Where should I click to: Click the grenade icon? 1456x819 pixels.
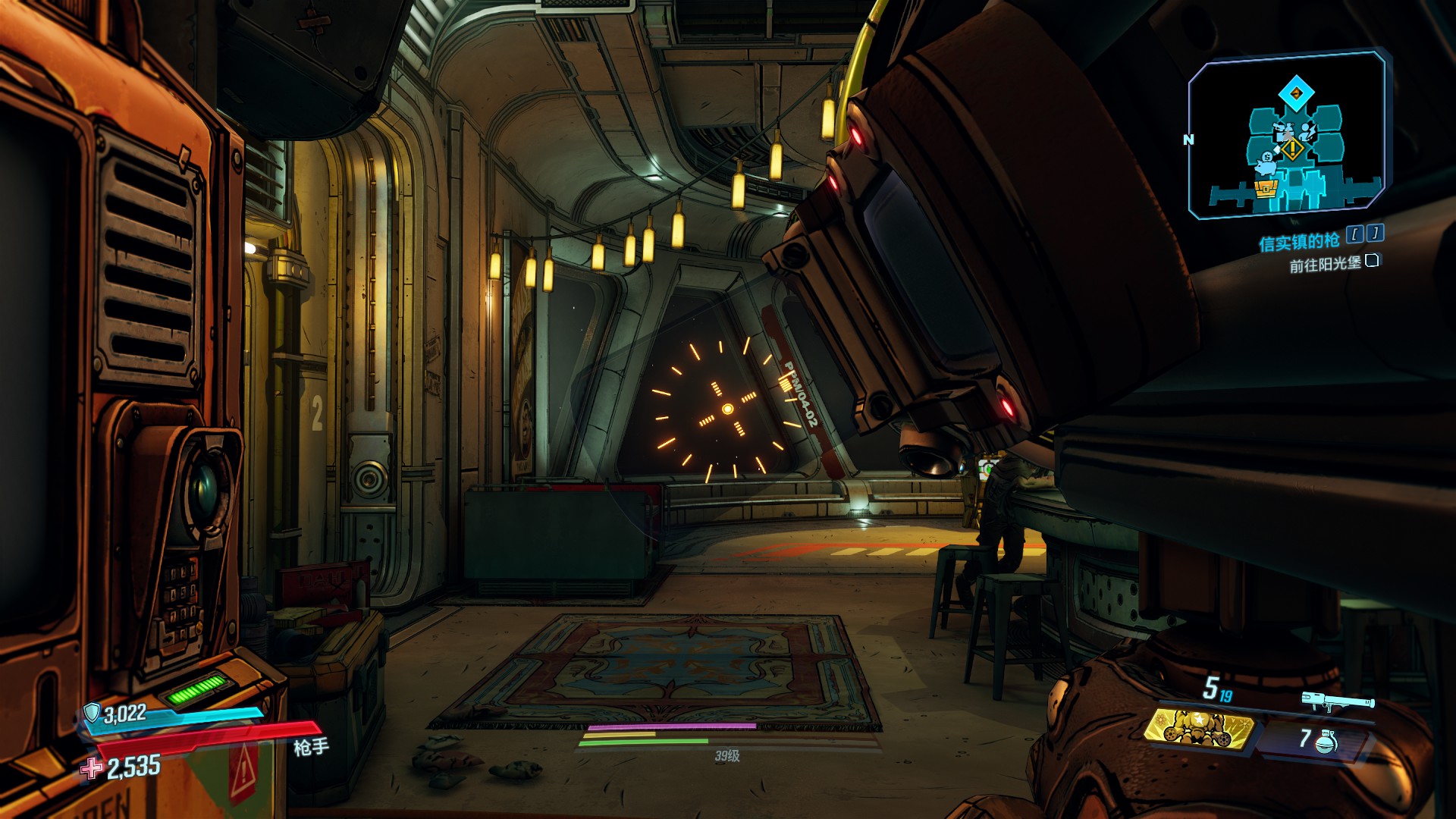[1326, 741]
